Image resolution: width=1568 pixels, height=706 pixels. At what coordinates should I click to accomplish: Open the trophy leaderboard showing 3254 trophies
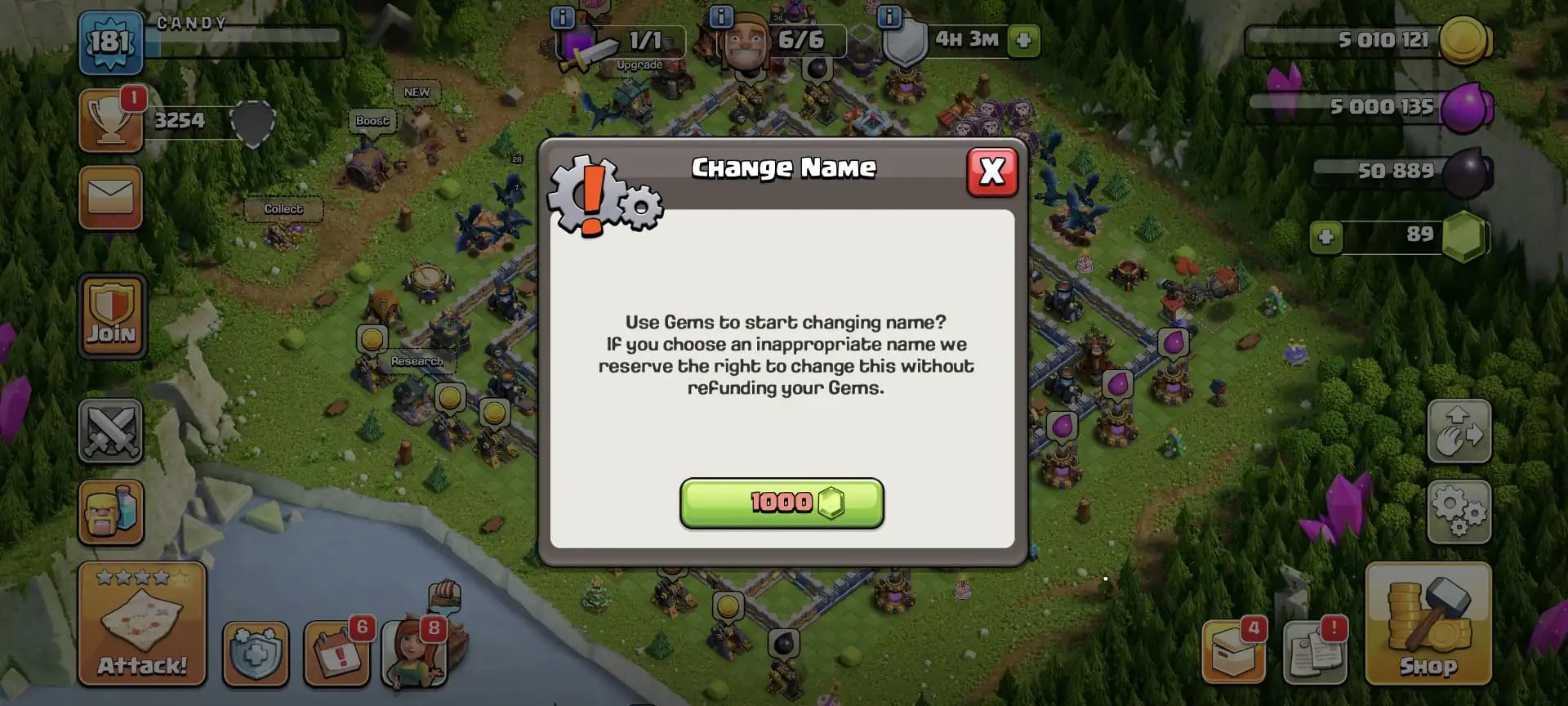pyautogui.click(x=111, y=120)
